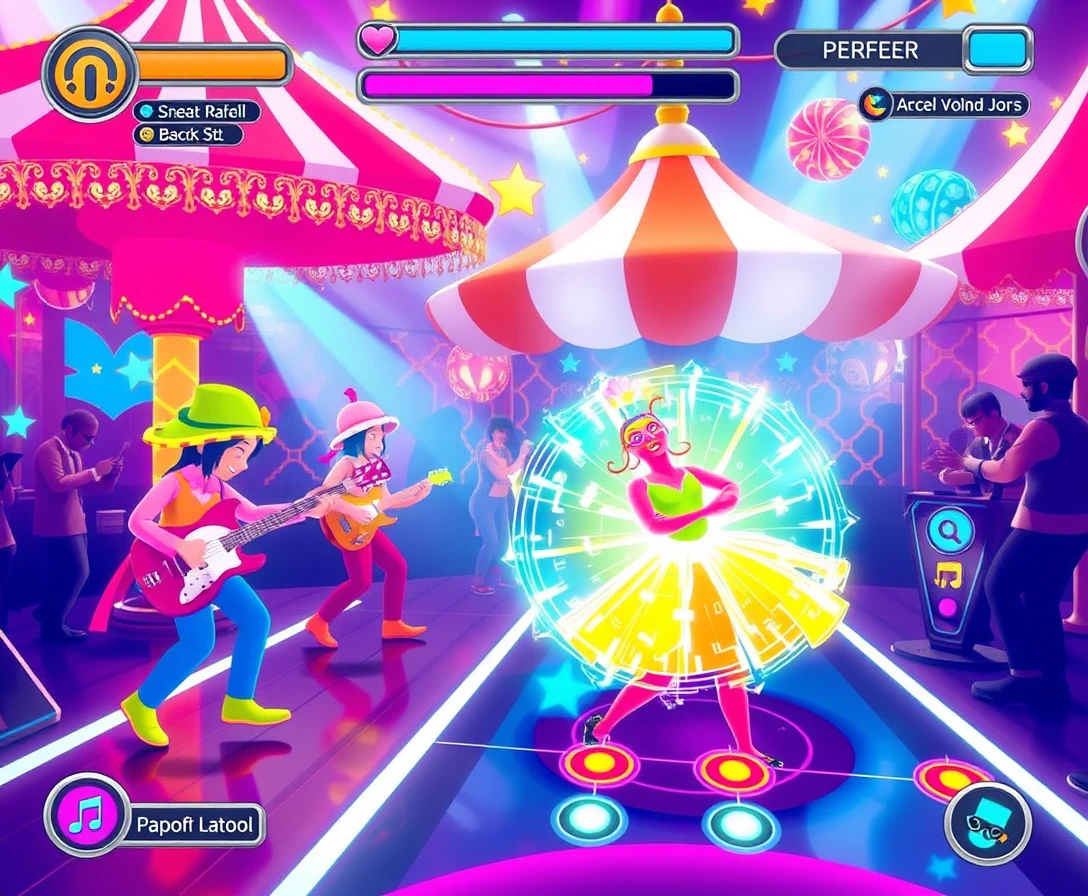Open the hat and glasses character icon
1088x896 pixels.
click(x=987, y=822)
